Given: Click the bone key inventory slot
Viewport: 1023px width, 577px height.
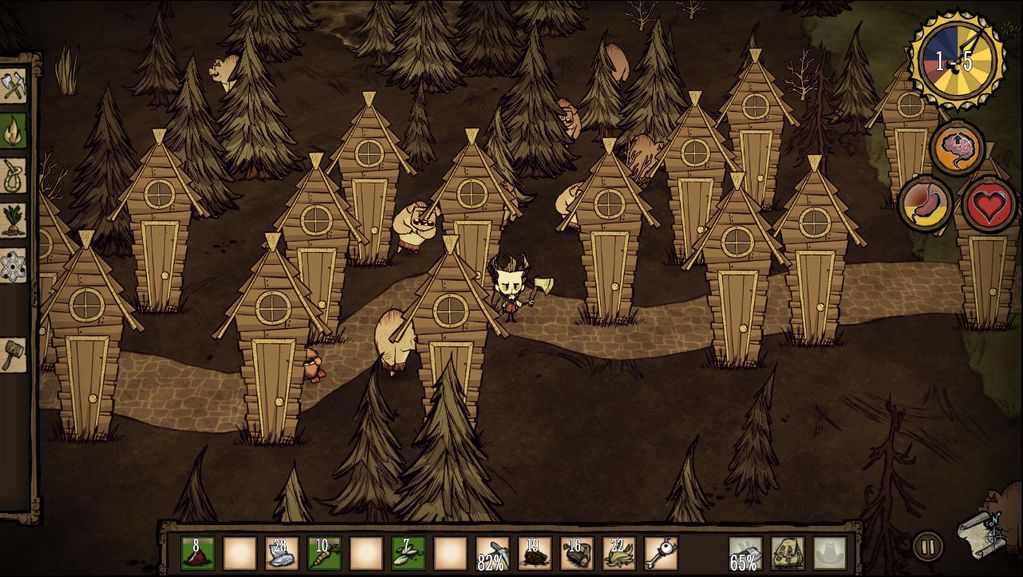Looking at the screenshot, I should click(x=660, y=553).
